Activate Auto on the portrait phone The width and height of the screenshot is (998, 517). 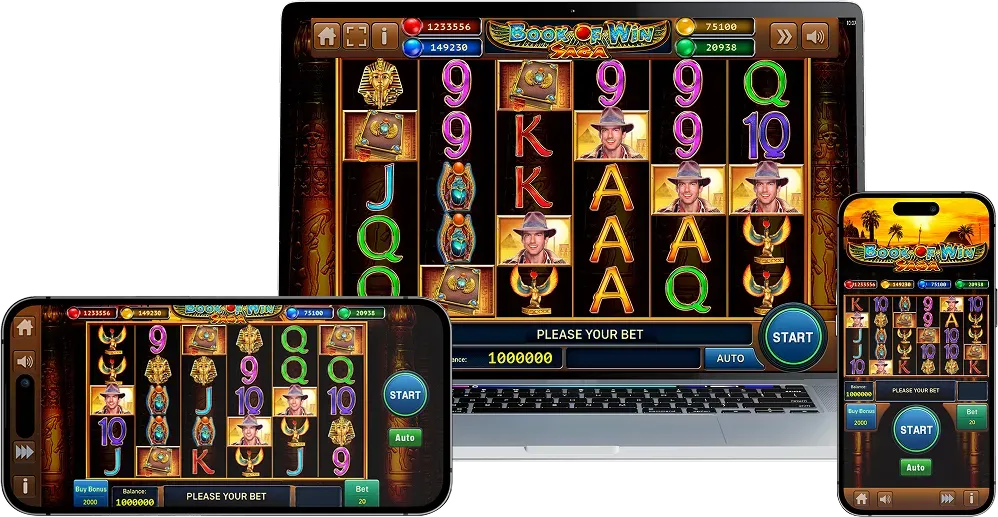point(915,467)
